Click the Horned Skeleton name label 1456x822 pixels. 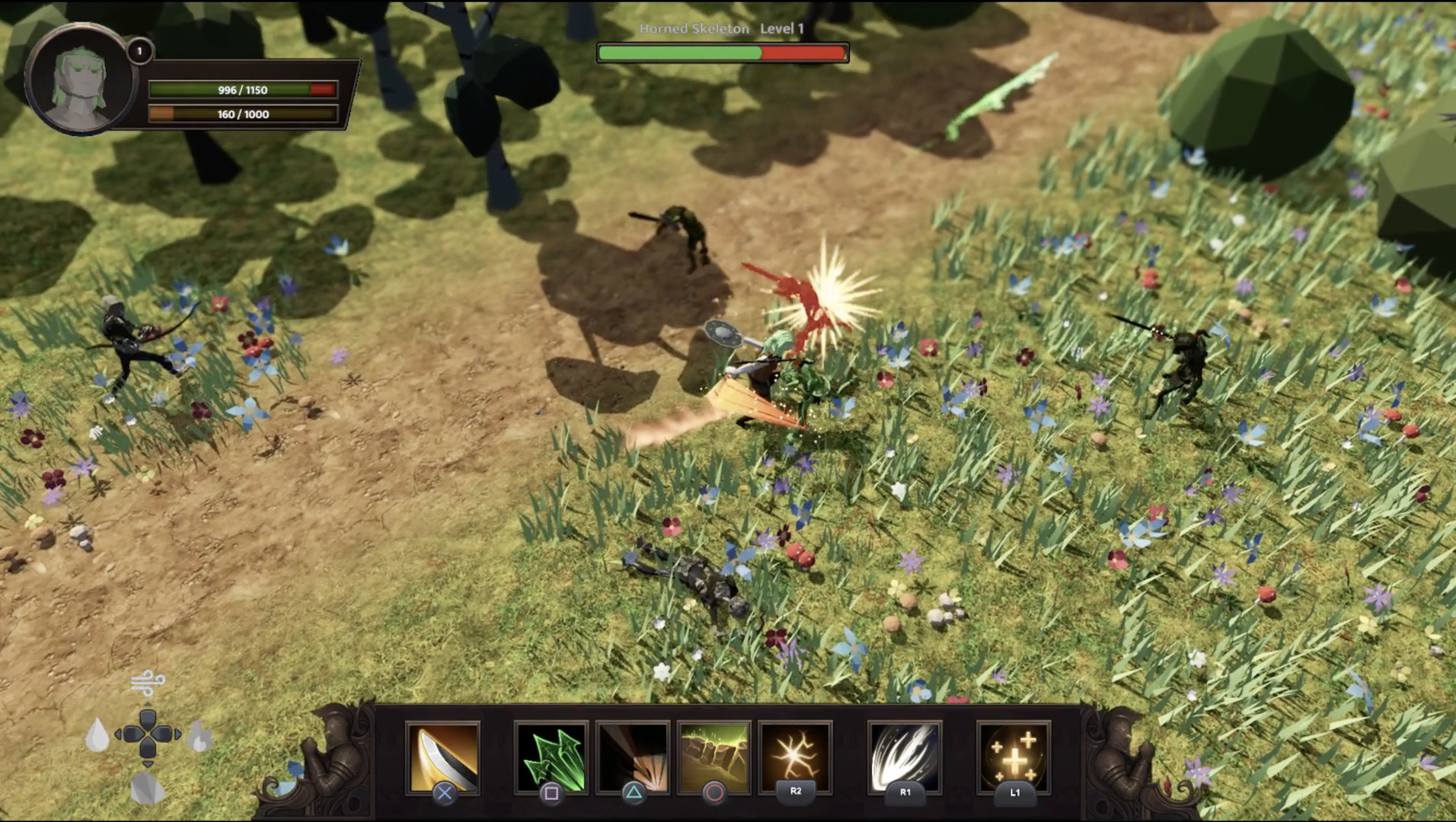coord(694,27)
